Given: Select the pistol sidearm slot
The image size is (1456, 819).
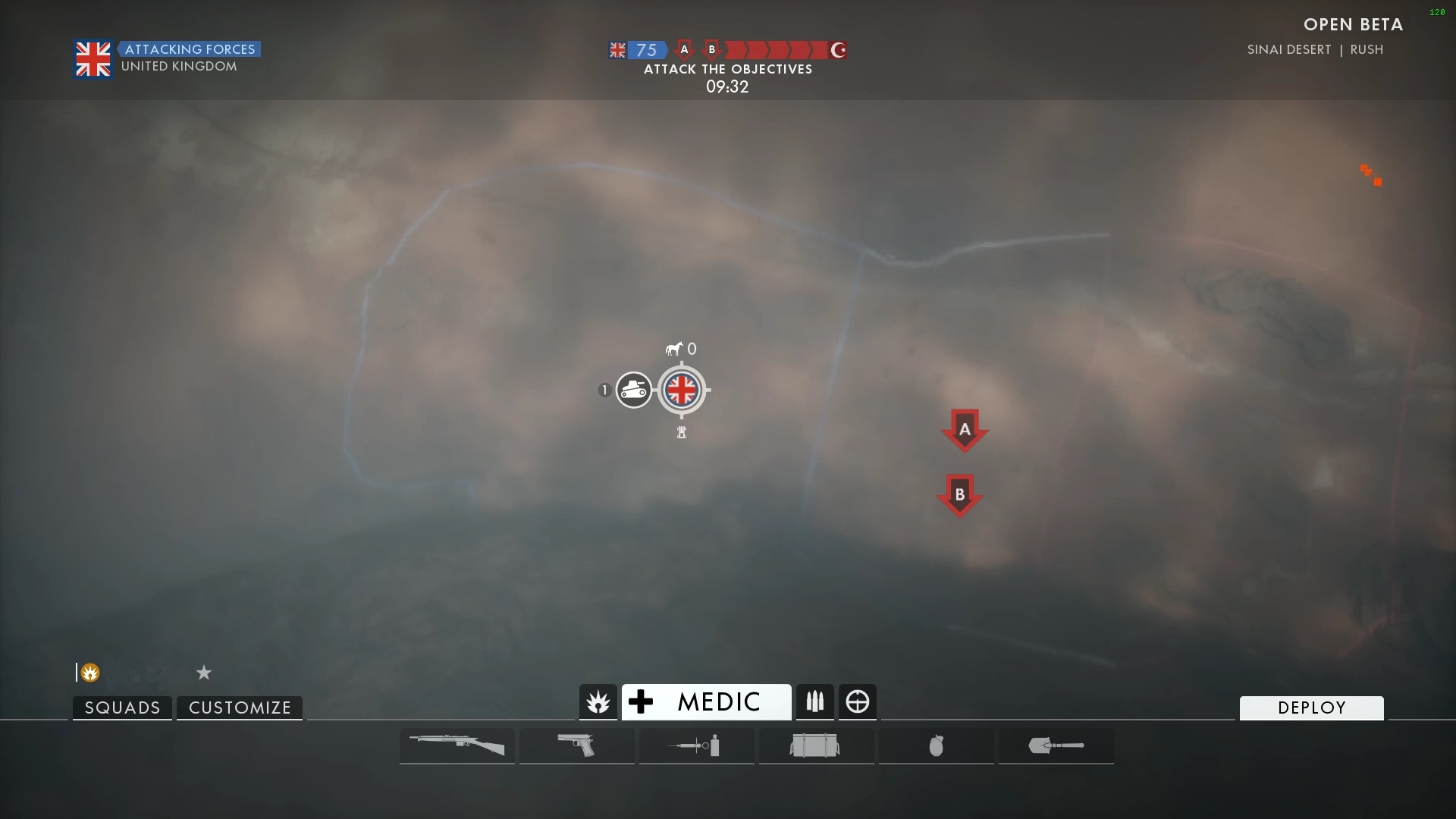Looking at the screenshot, I should 576,745.
